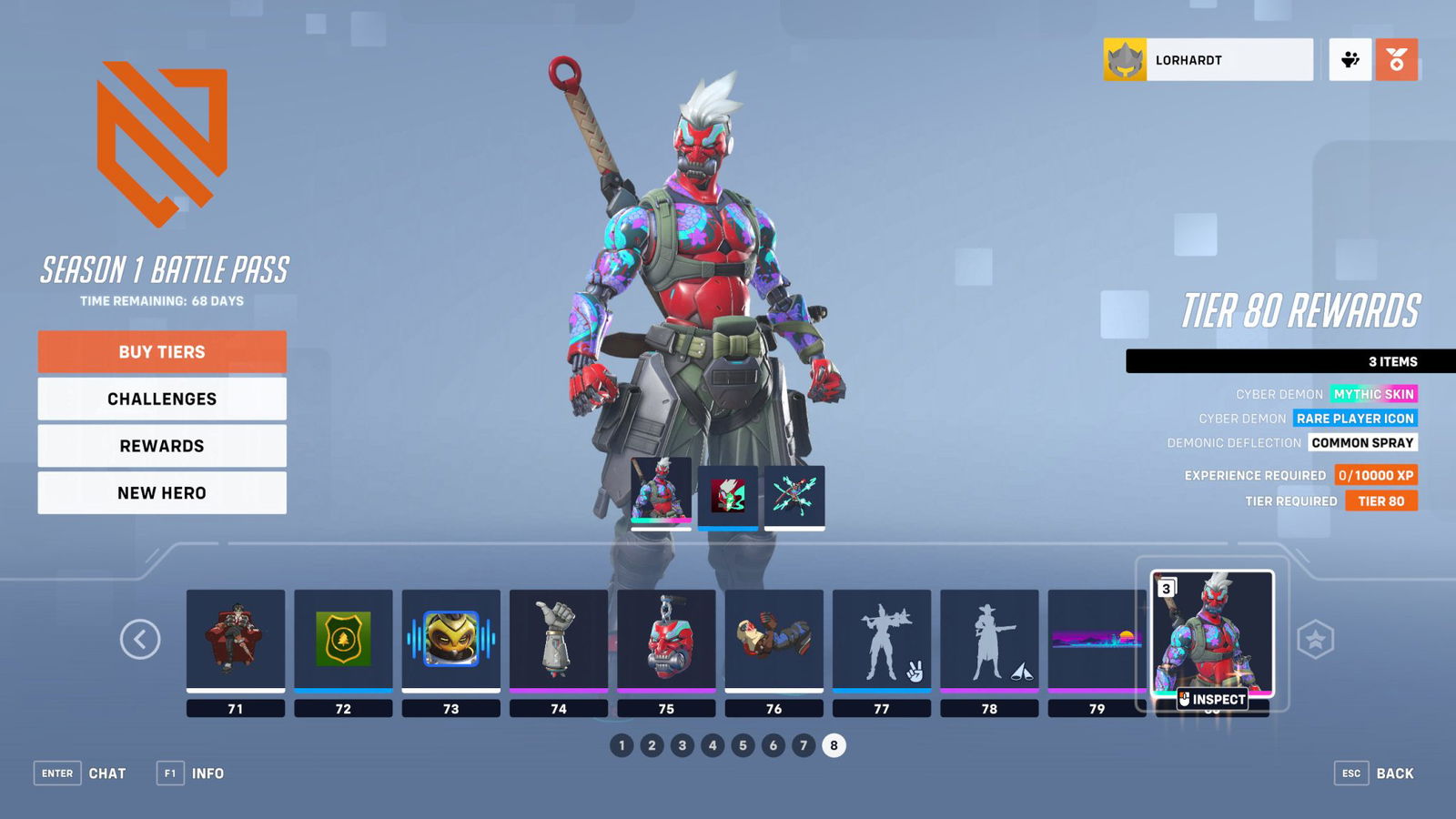Open the social groups menu
Viewport: 1456px width, 819px height.
[1350, 58]
